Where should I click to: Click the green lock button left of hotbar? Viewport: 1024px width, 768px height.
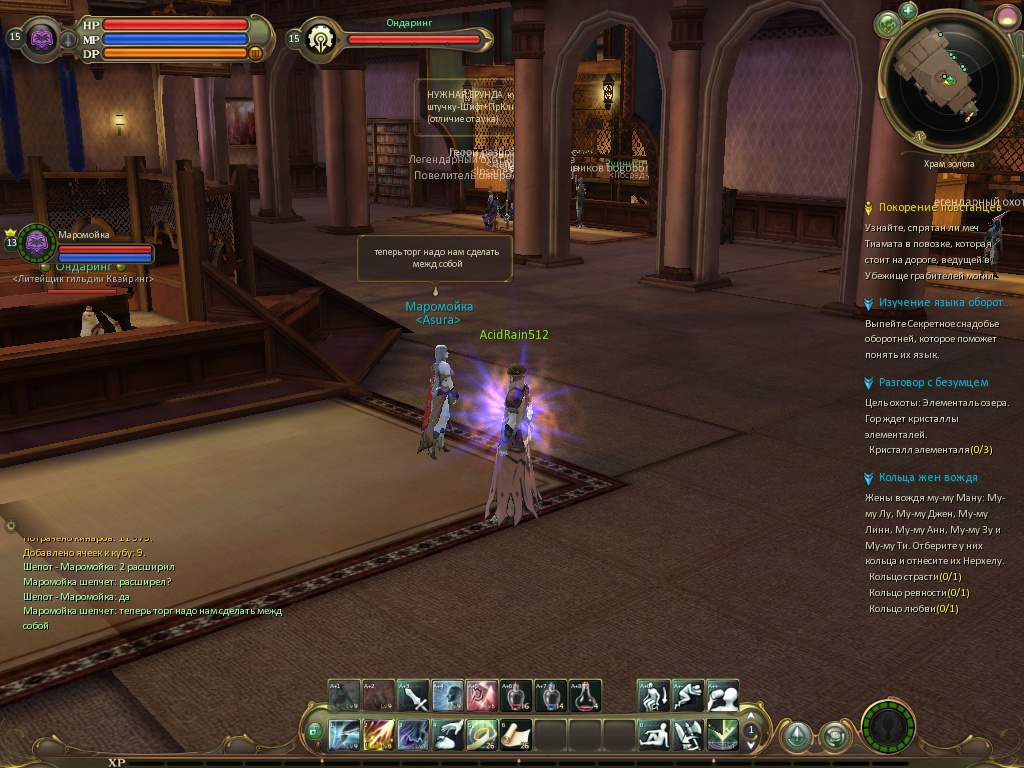click(x=315, y=731)
